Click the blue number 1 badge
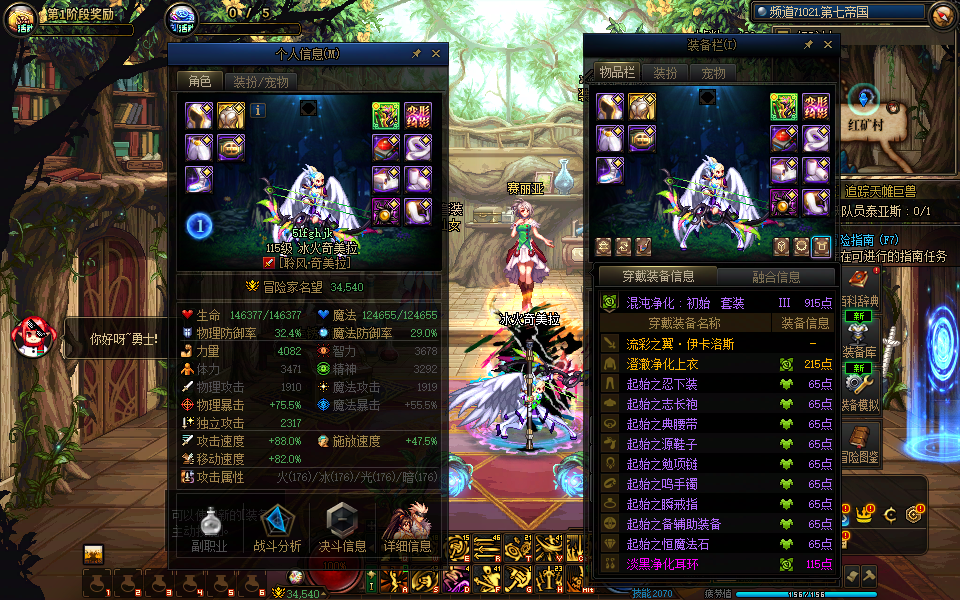The width and height of the screenshot is (960, 600). click(x=200, y=226)
